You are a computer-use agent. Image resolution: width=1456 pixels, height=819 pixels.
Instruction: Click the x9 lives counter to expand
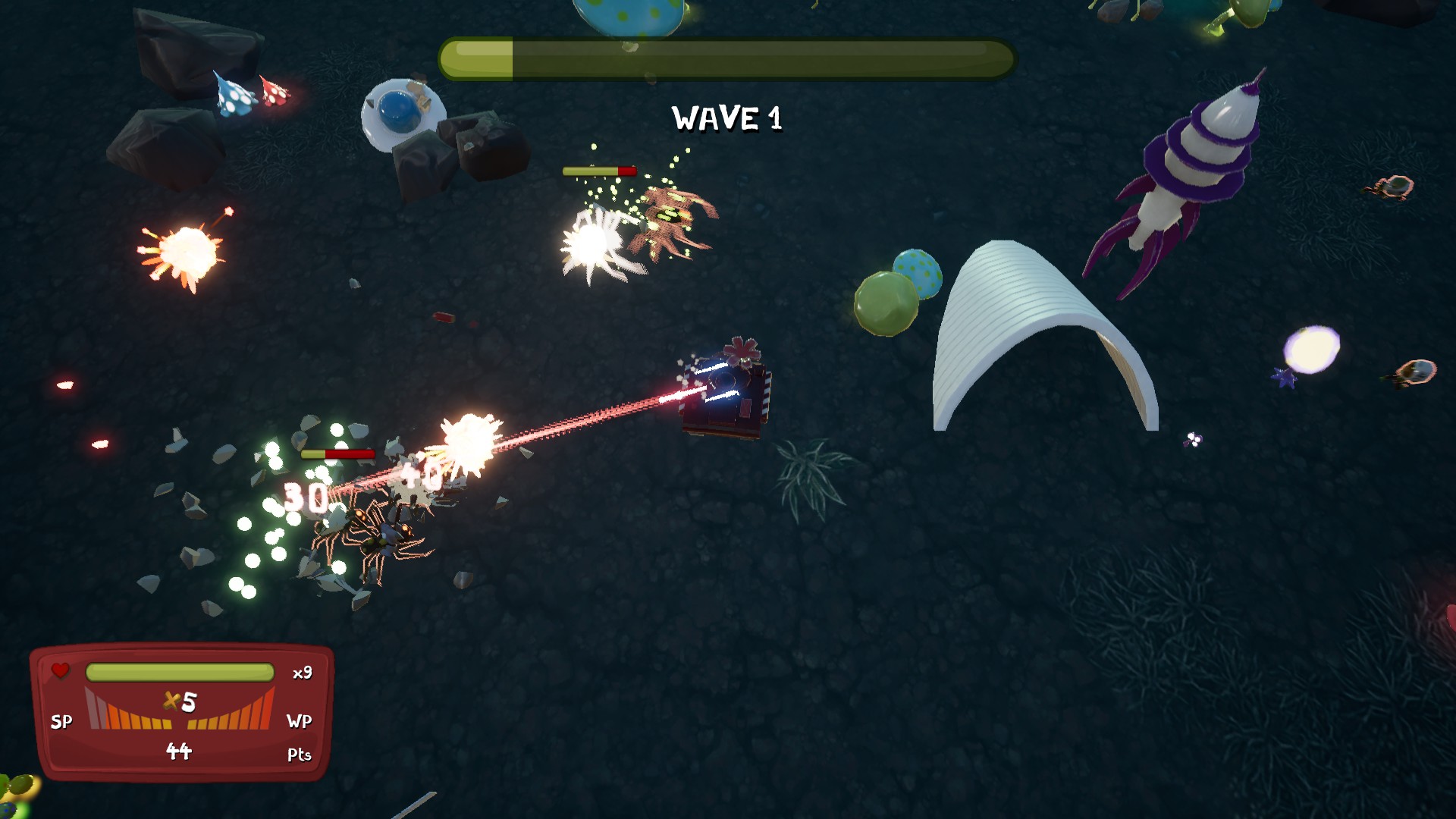click(x=302, y=672)
